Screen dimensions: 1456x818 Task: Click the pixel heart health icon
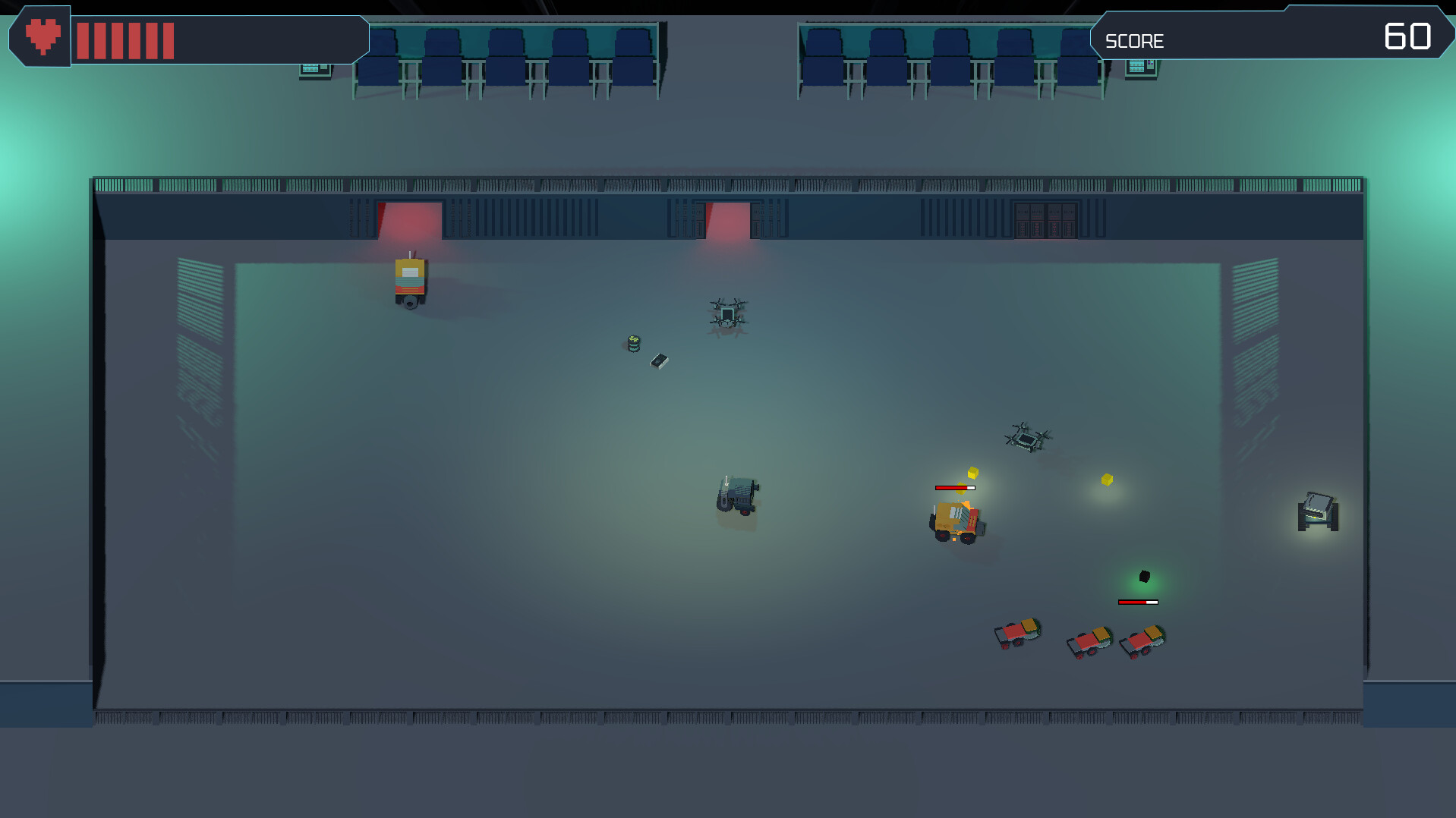[42, 34]
